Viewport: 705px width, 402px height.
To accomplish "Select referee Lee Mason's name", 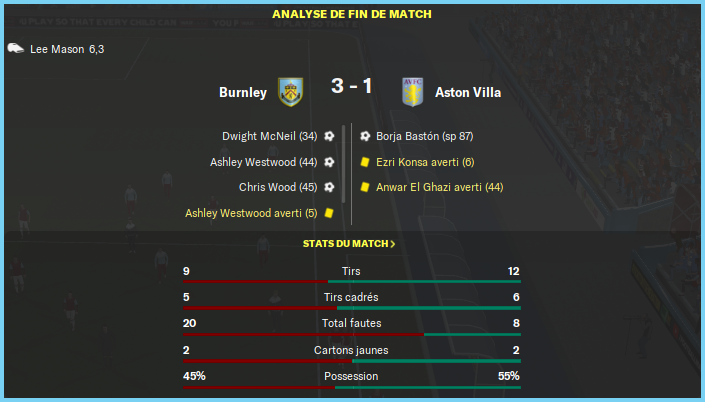I will (58, 49).
